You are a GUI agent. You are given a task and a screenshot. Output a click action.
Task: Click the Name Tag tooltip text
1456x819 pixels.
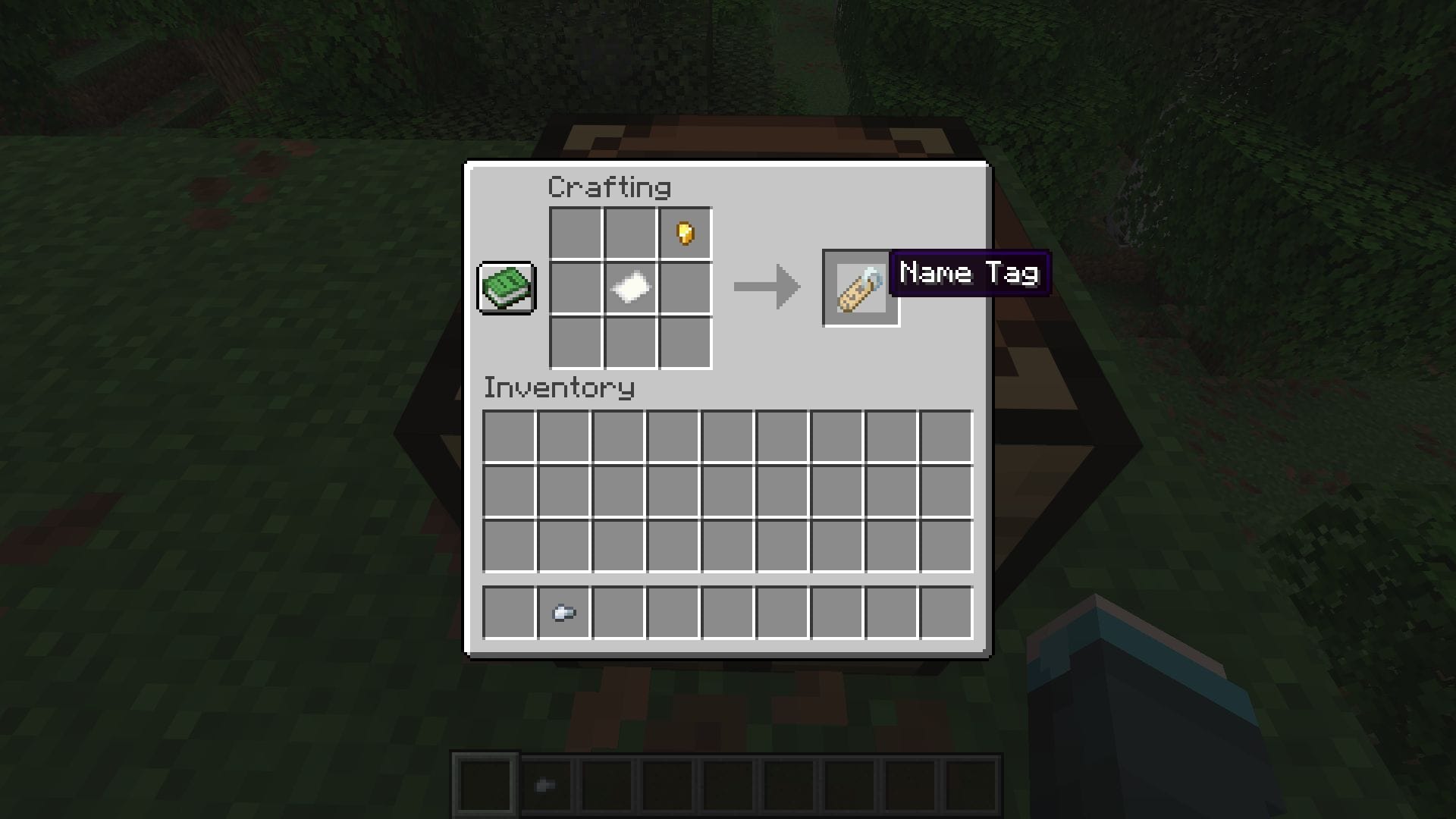pyautogui.click(x=971, y=273)
